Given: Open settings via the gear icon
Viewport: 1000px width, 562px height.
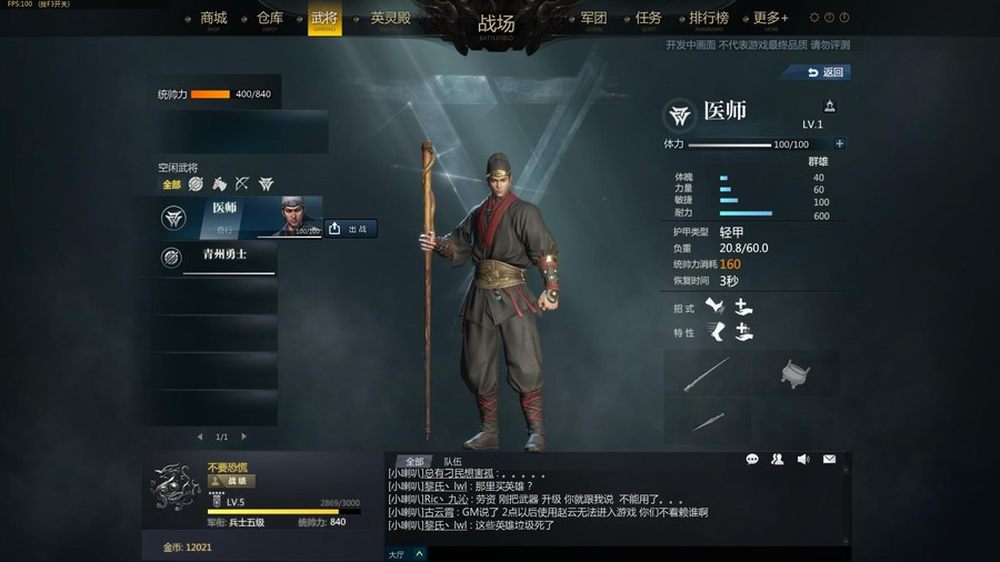Looking at the screenshot, I should (814, 18).
